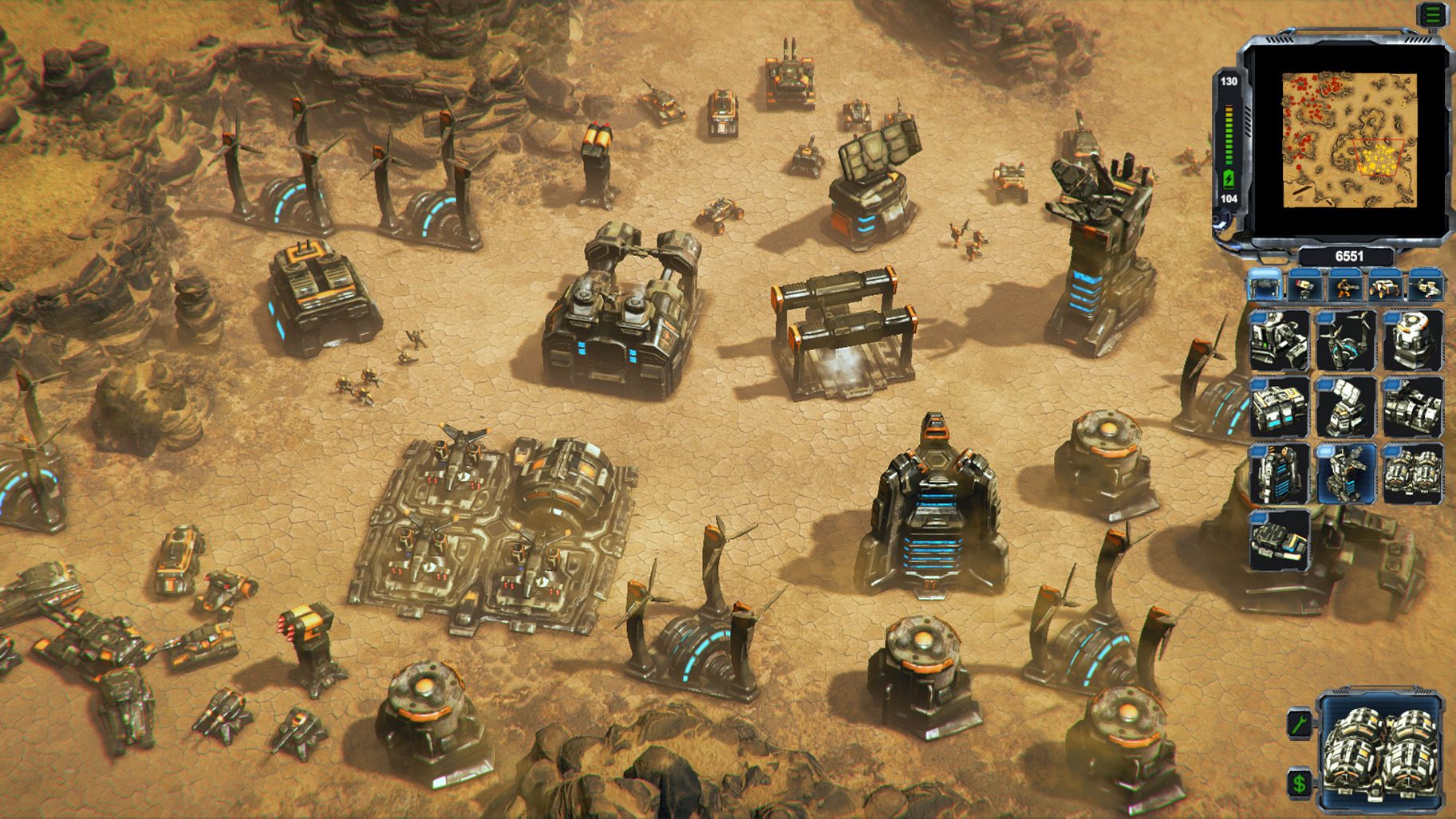
Task: Queue the four-cylinder tank building icon
Action: click(1413, 474)
